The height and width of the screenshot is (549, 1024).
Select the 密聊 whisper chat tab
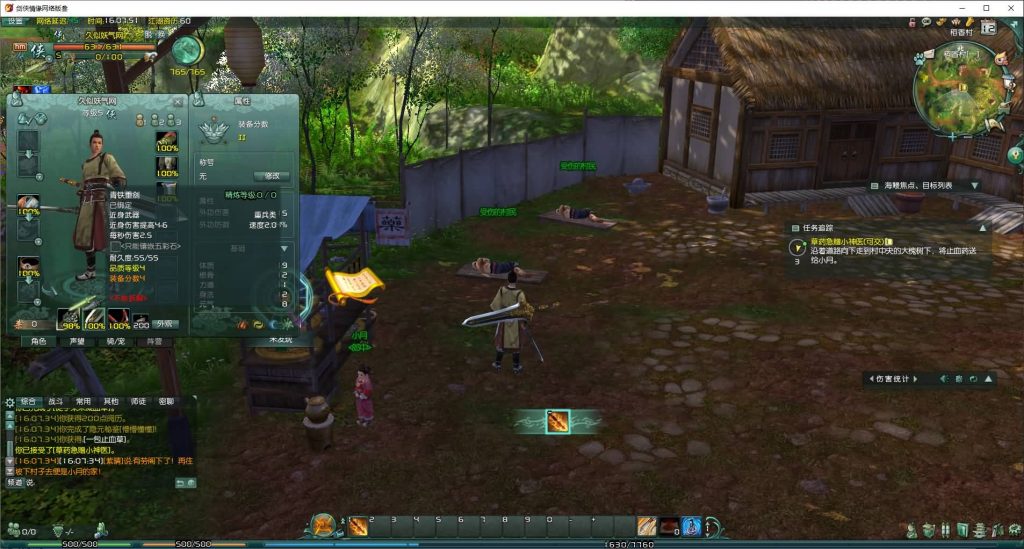pos(165,401)
